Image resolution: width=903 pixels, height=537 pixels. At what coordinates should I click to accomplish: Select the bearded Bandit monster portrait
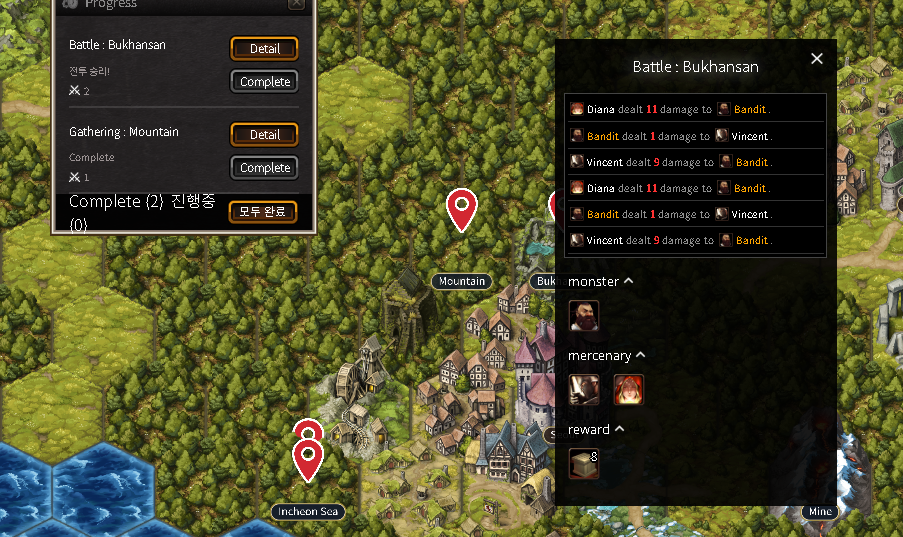click(584, 316)
